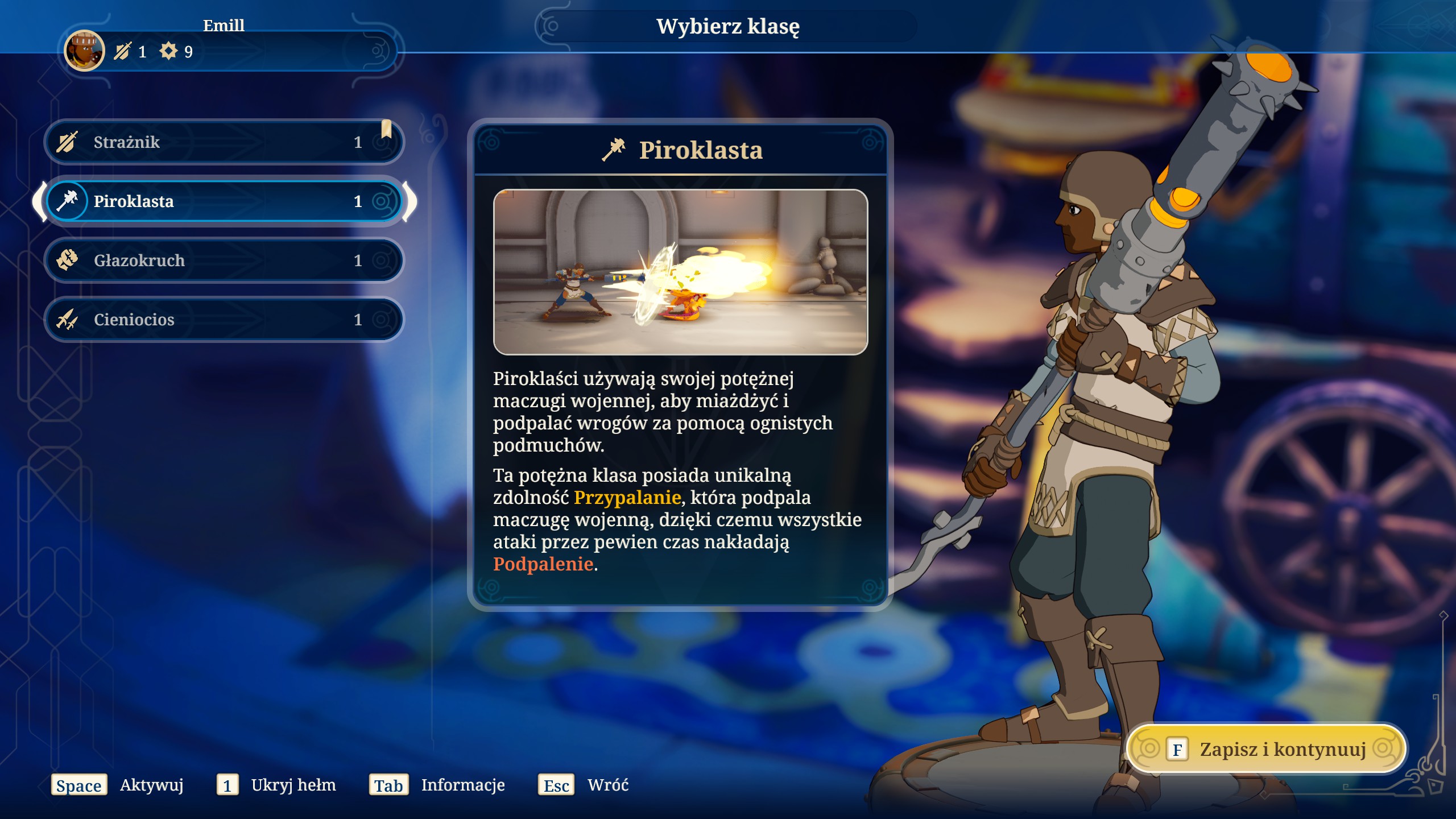Click the Zapisz i kontynuuj button

pos(1266,749)
